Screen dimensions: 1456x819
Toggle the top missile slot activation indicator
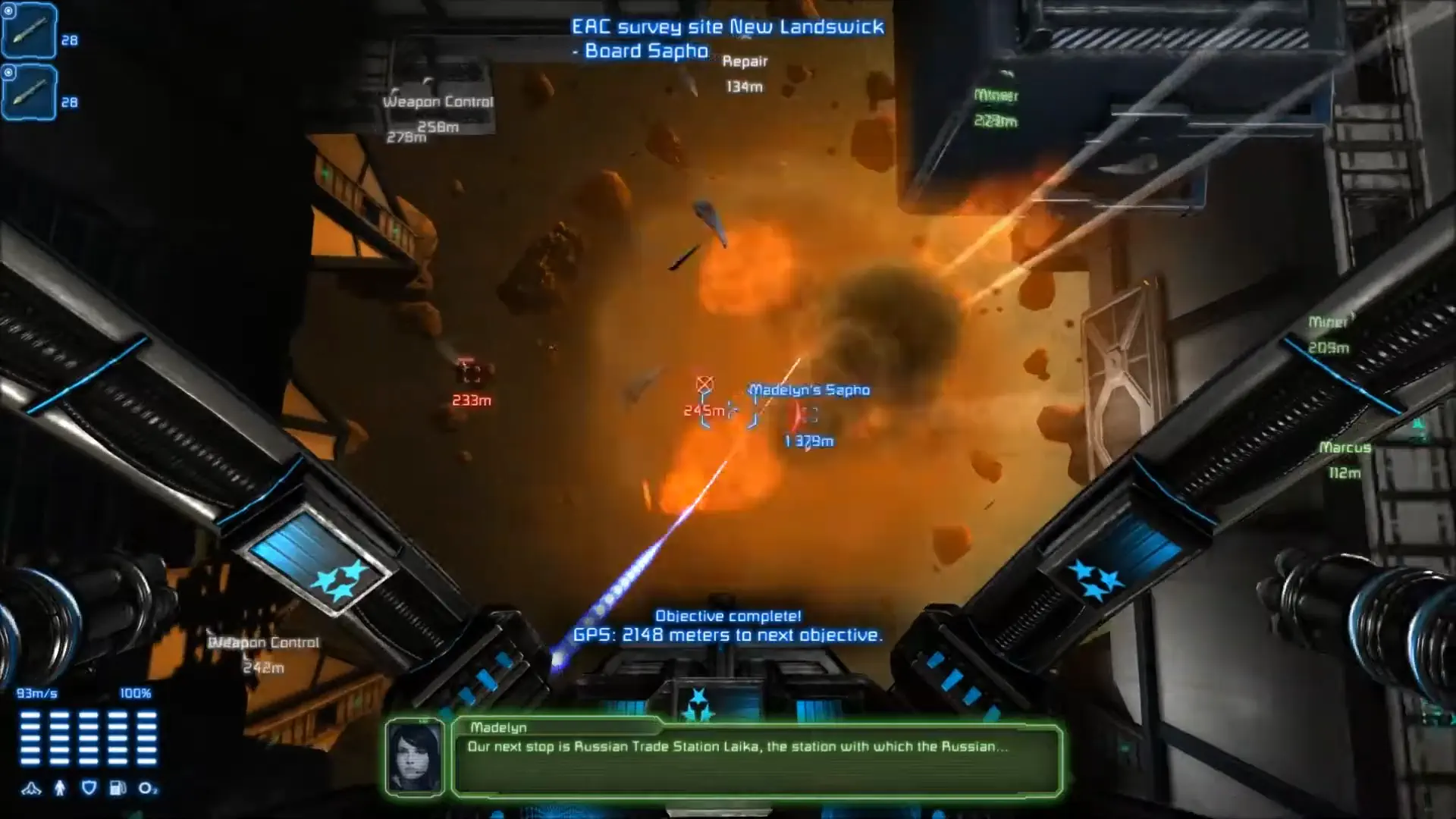coord(8,11)
